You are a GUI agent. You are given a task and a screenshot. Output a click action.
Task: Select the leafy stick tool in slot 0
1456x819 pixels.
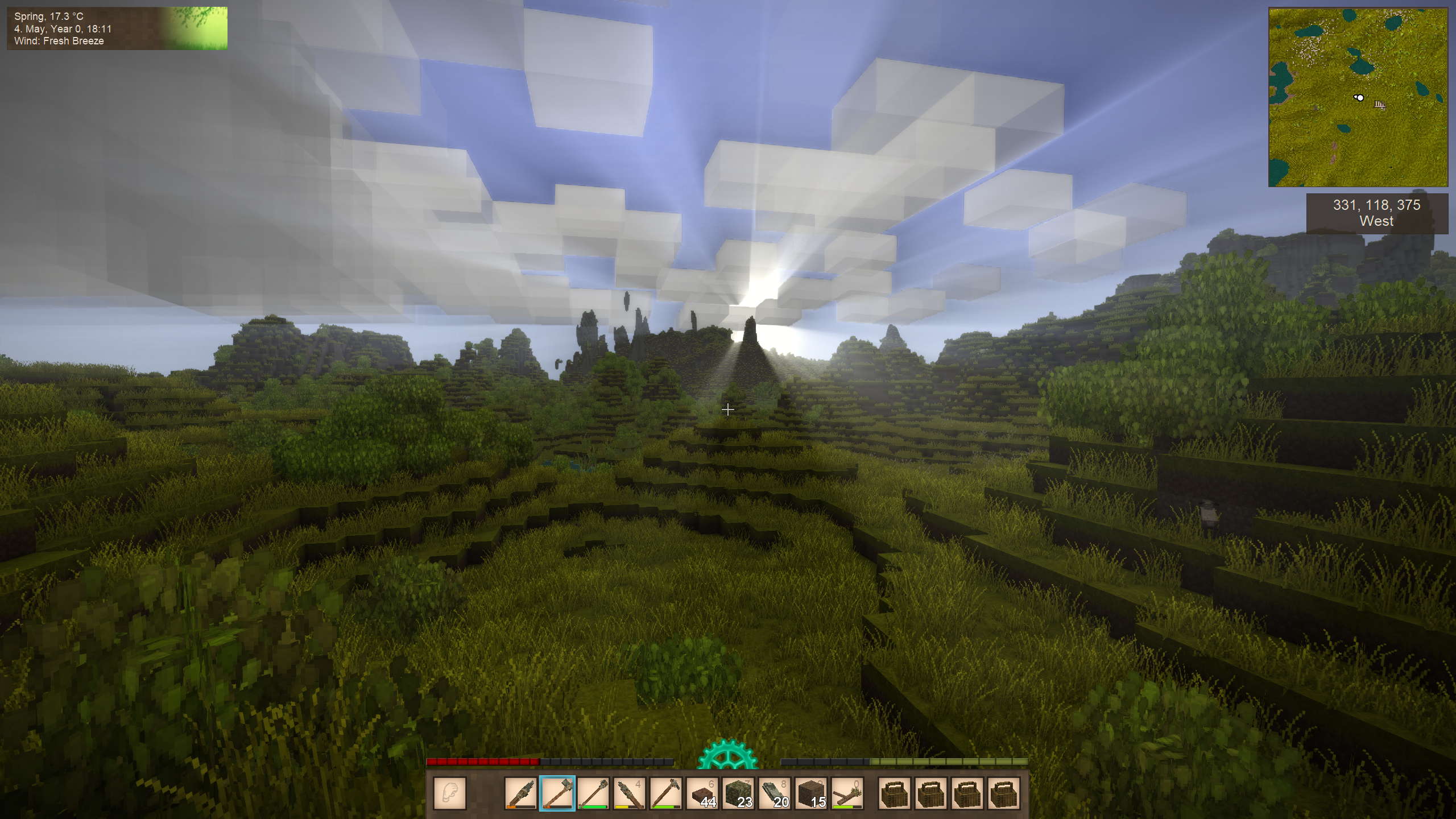point(848,793)
